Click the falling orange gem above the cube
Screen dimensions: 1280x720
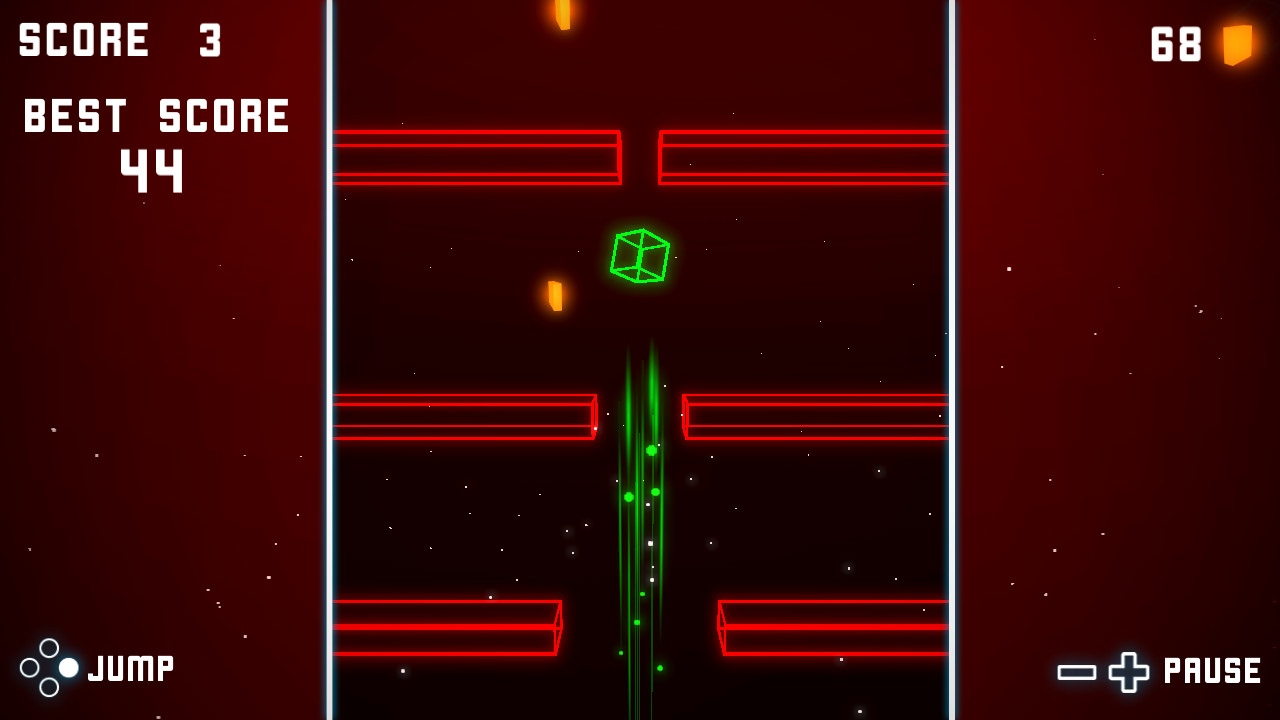pyautogui.click(x=556, y=296)
